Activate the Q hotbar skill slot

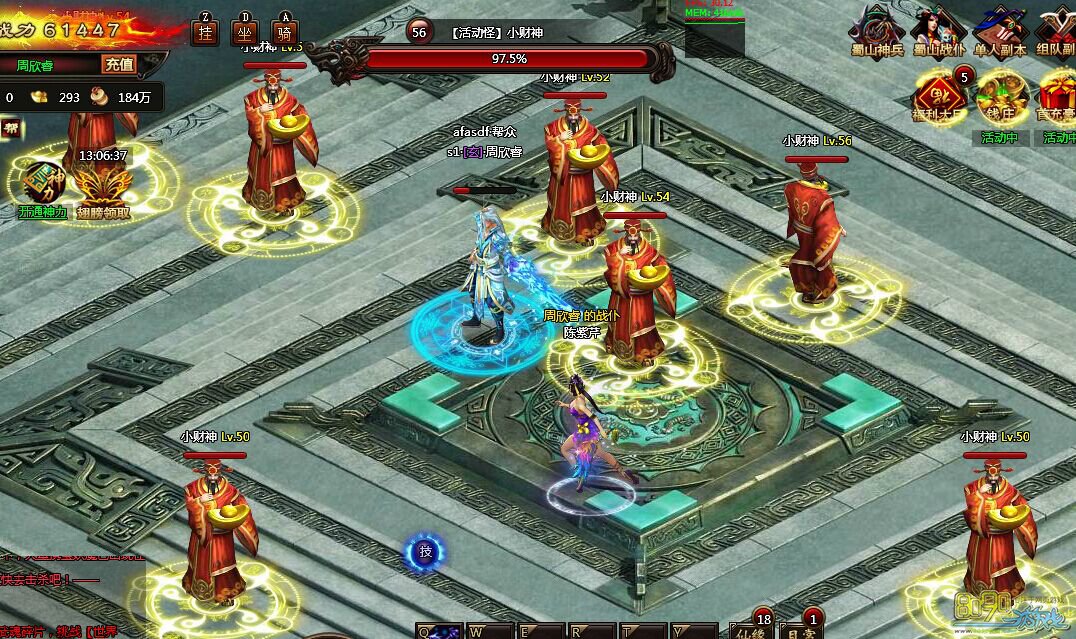[x=438, y=631]
